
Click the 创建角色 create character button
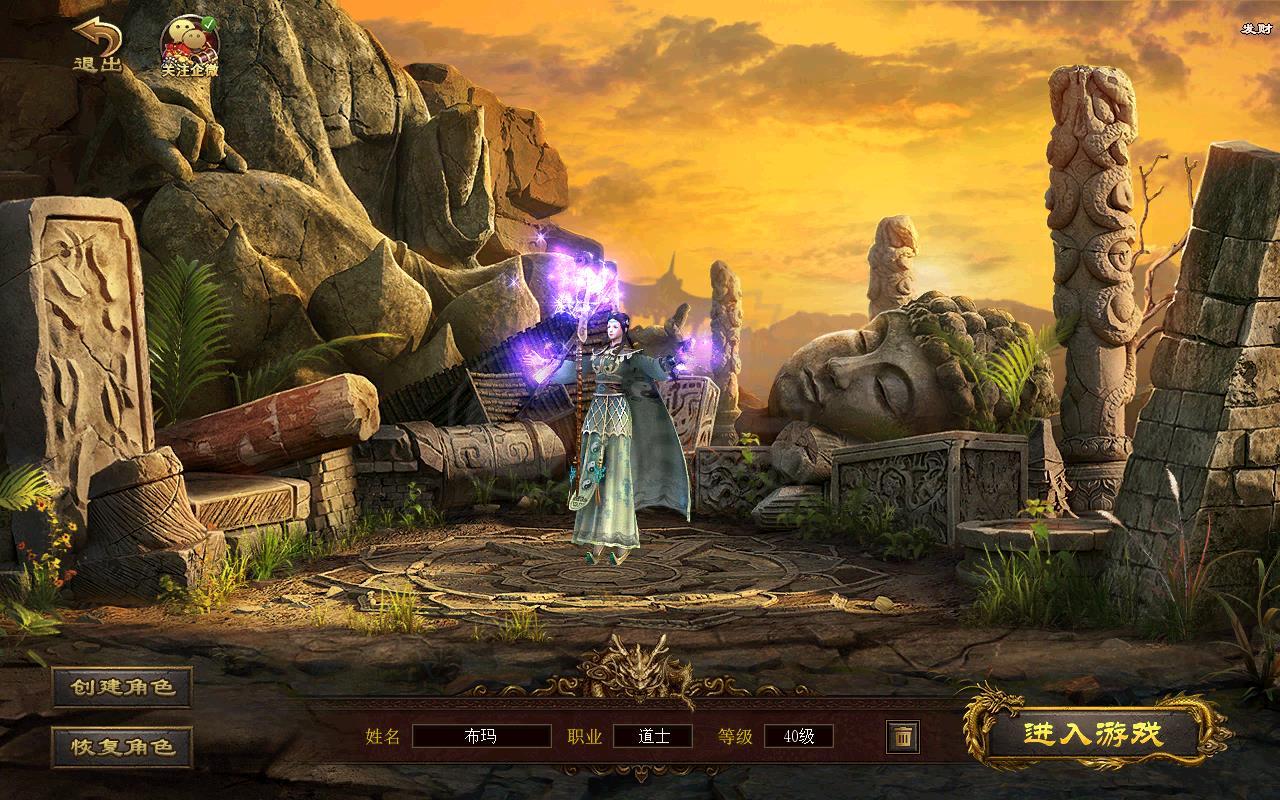[x=122, y=687]
